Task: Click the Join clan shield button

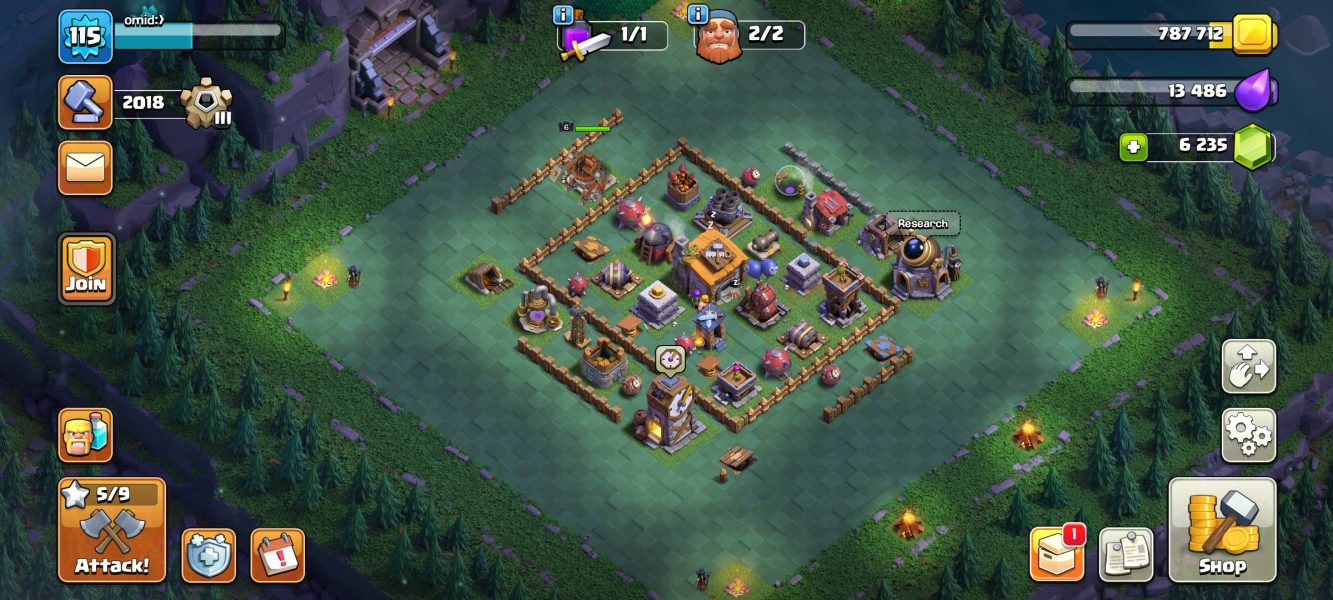Action: (x=86, y=269)
